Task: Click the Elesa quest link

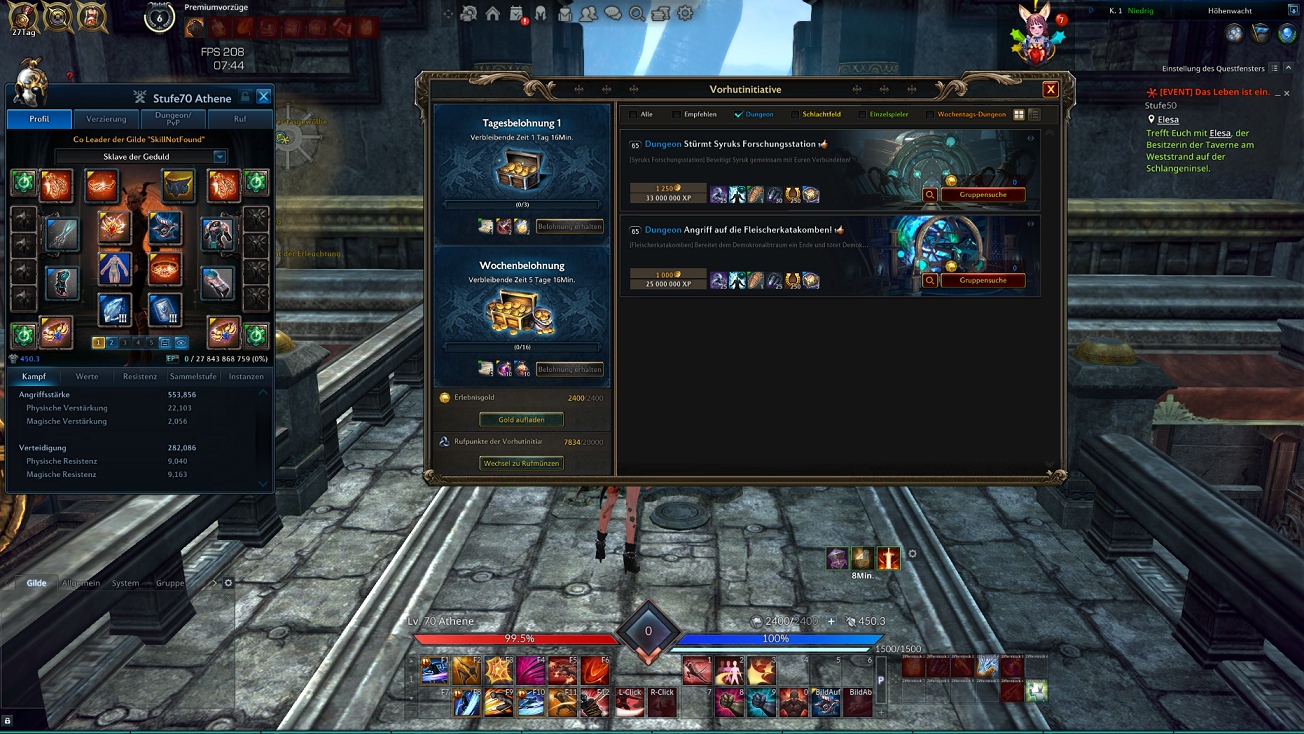Action: click(x=1168, y=120)
